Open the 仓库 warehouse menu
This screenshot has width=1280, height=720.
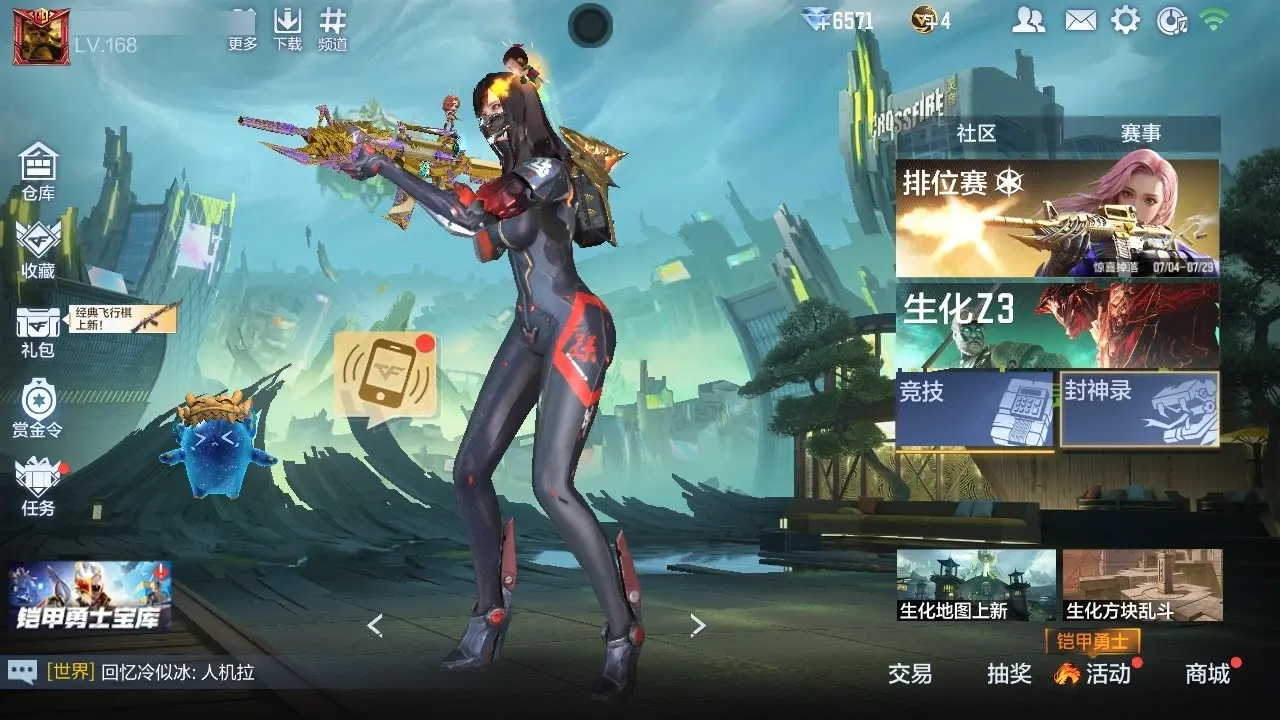click(x=38, y=170)
